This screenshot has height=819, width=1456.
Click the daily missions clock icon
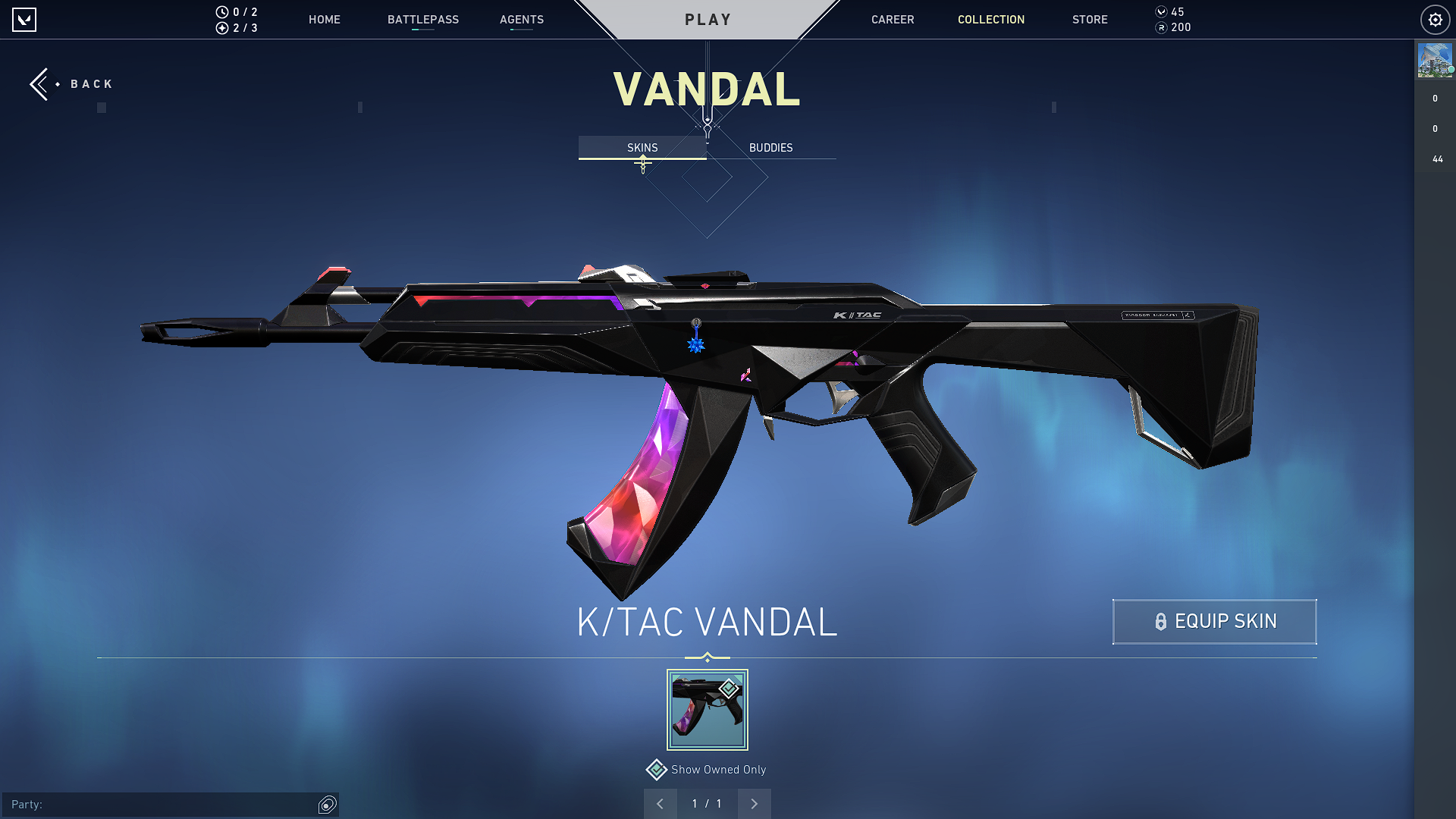(221, 12)
